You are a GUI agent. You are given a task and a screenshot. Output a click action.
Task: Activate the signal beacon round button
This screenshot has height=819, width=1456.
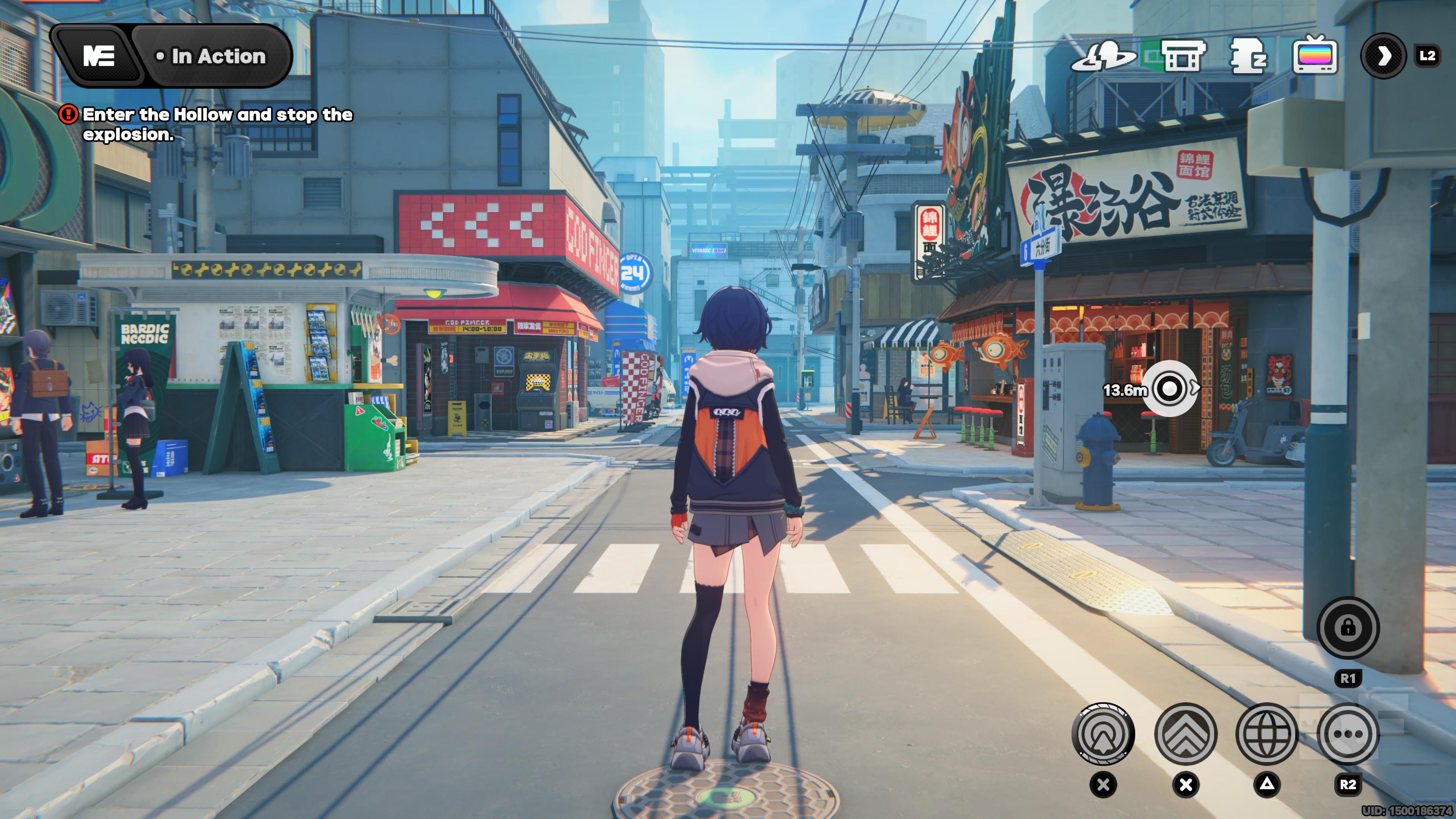[x=1103, y=734]
